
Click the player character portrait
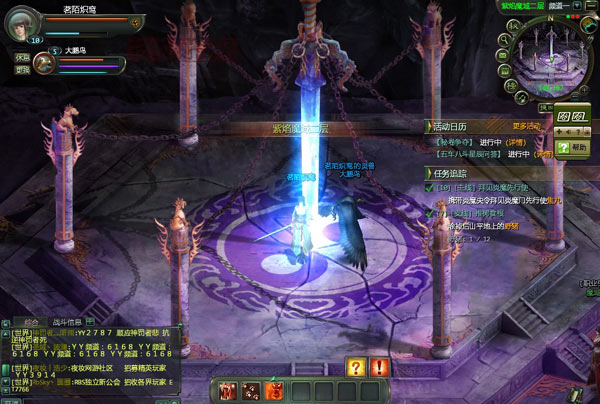21,25
